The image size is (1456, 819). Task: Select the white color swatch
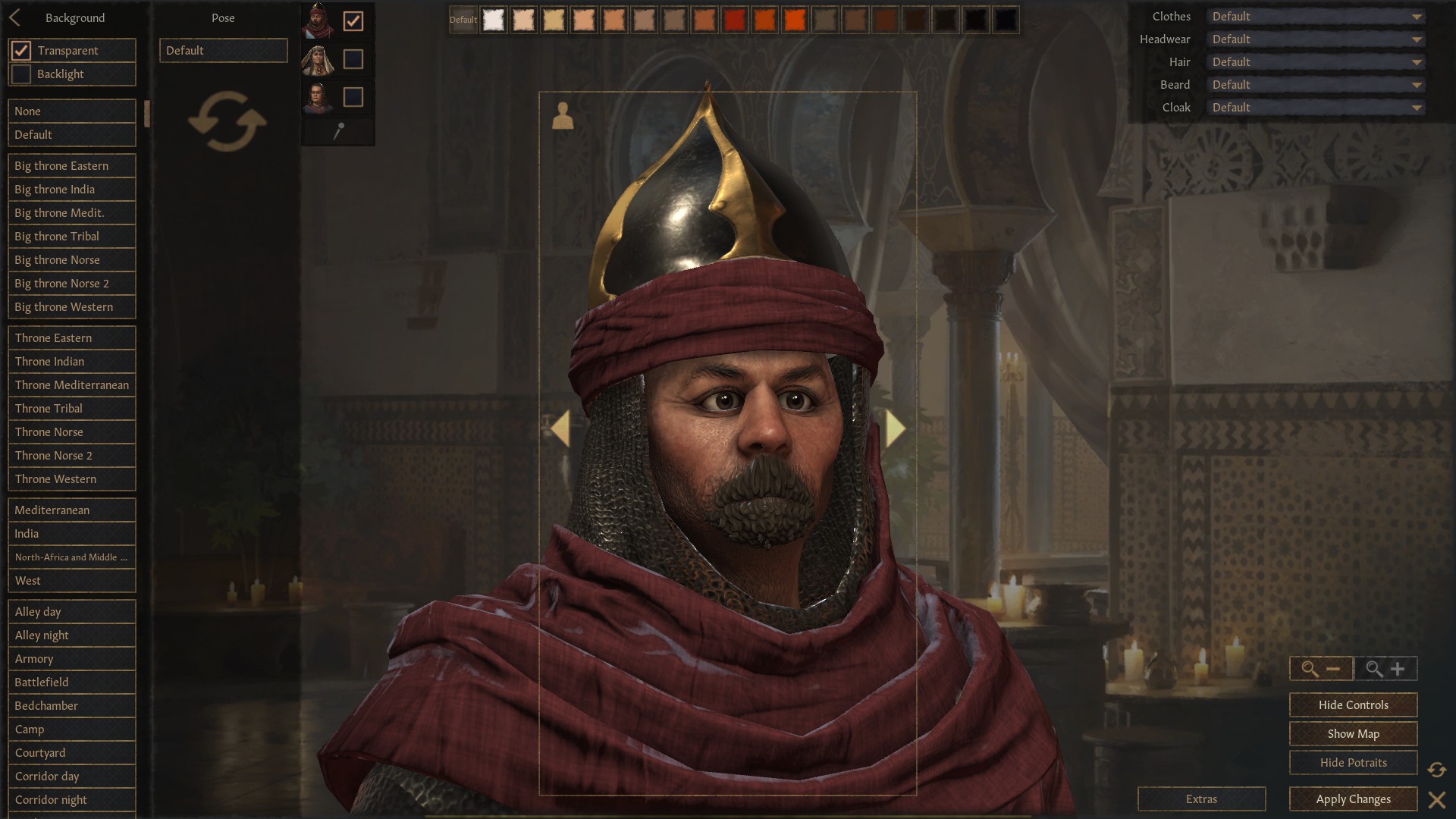pyautogui.click(x=493, y=20)
